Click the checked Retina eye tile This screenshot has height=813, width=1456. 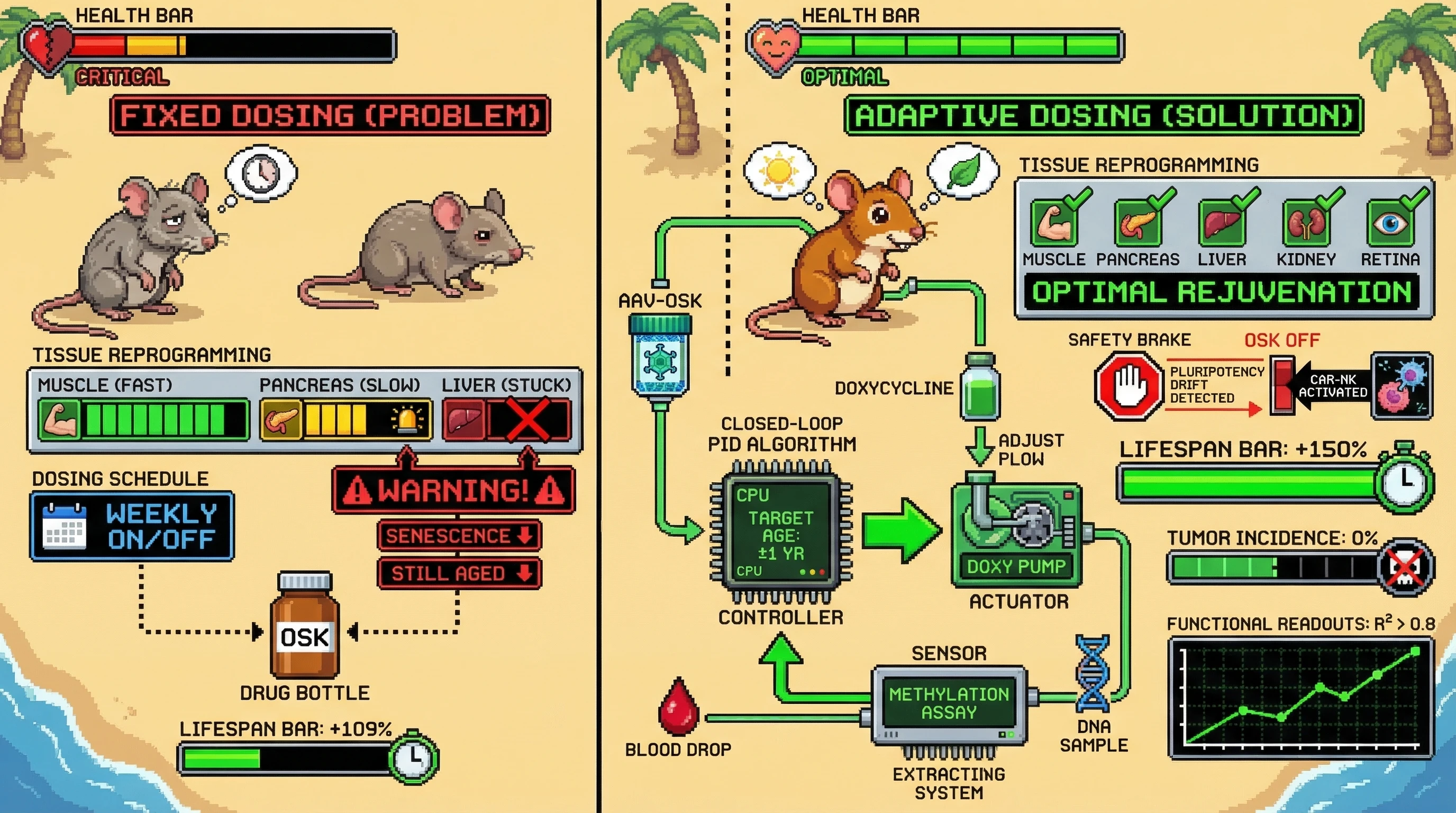click(1390, 223)
